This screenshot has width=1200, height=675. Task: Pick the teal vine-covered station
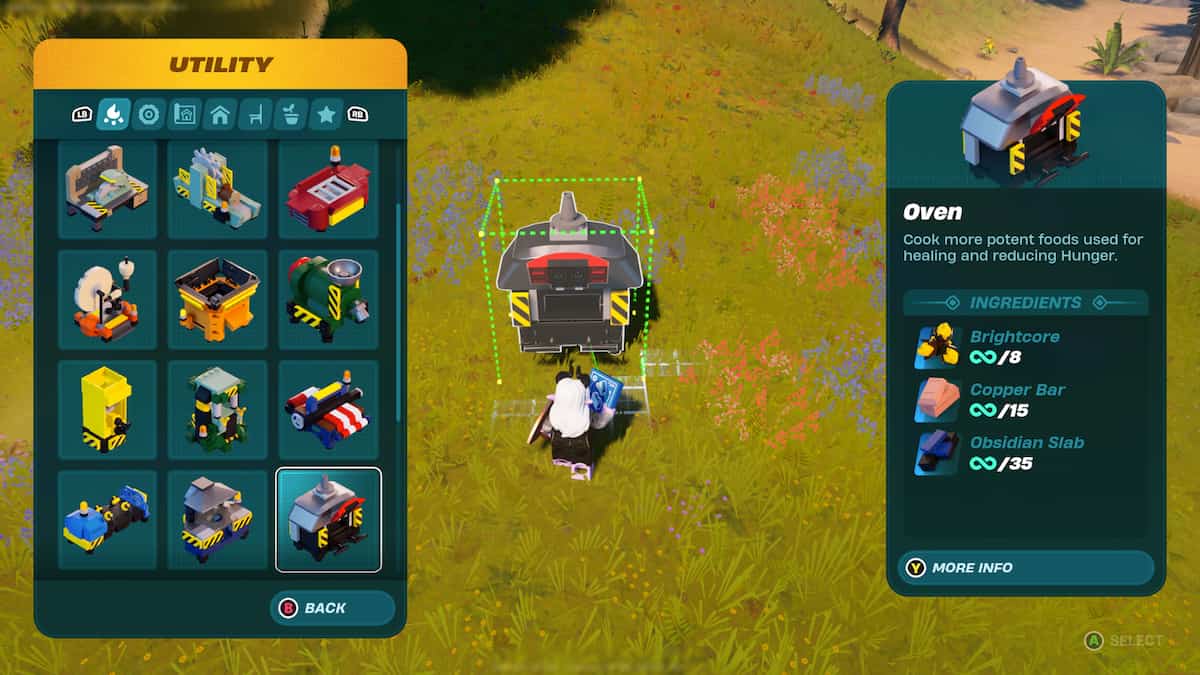(x=218, y=409)
